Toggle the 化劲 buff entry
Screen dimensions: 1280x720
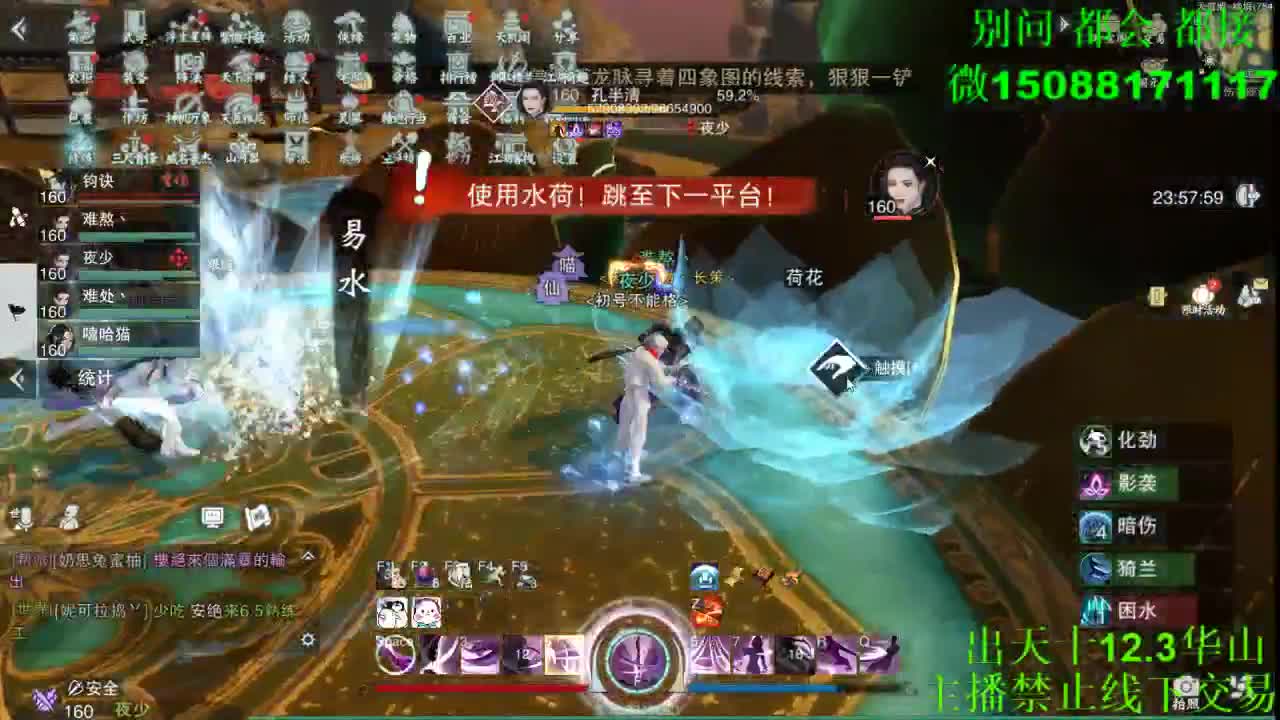[x=1095, y=439]
